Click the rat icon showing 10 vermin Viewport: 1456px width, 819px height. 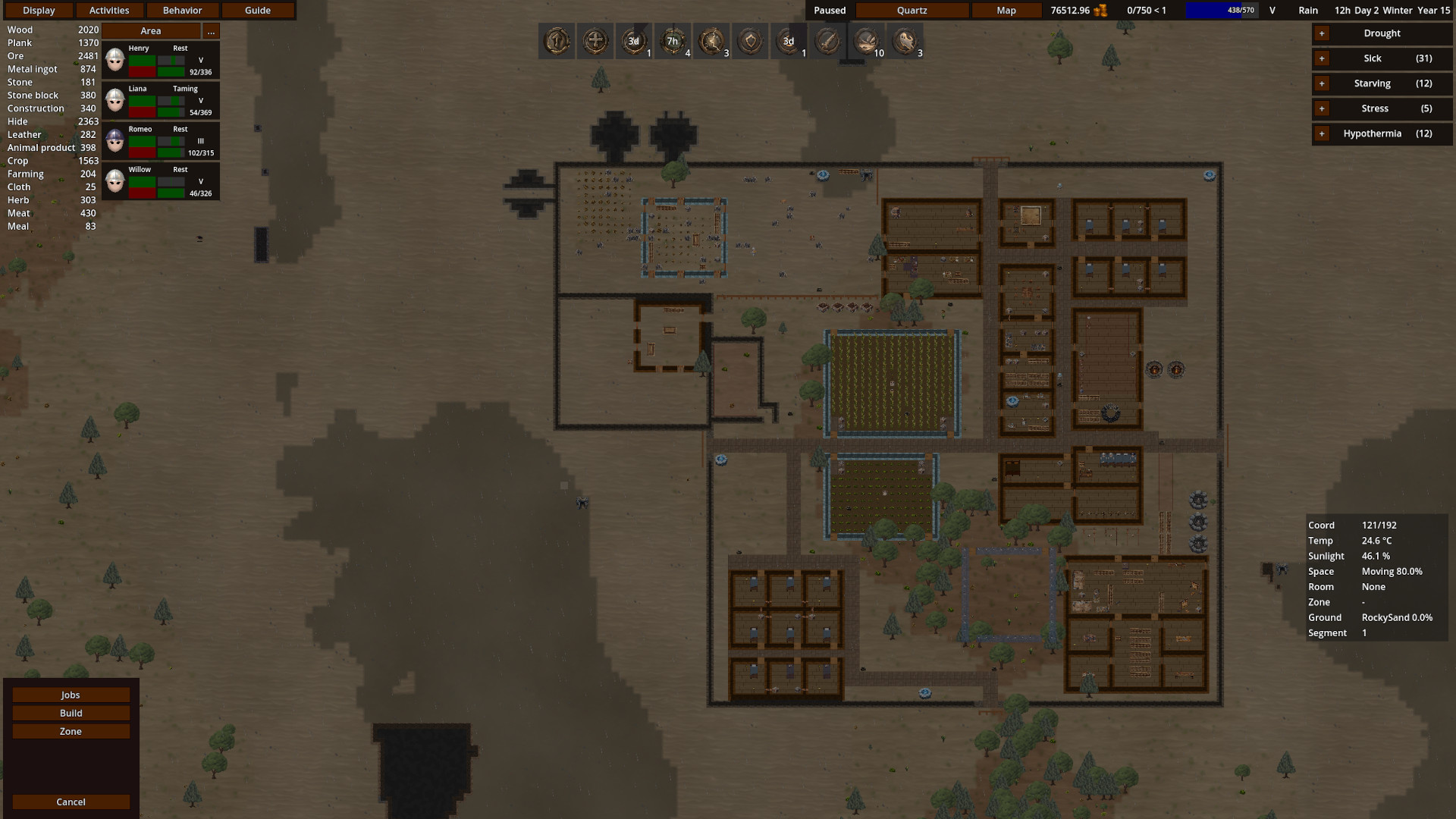(864, 41)
